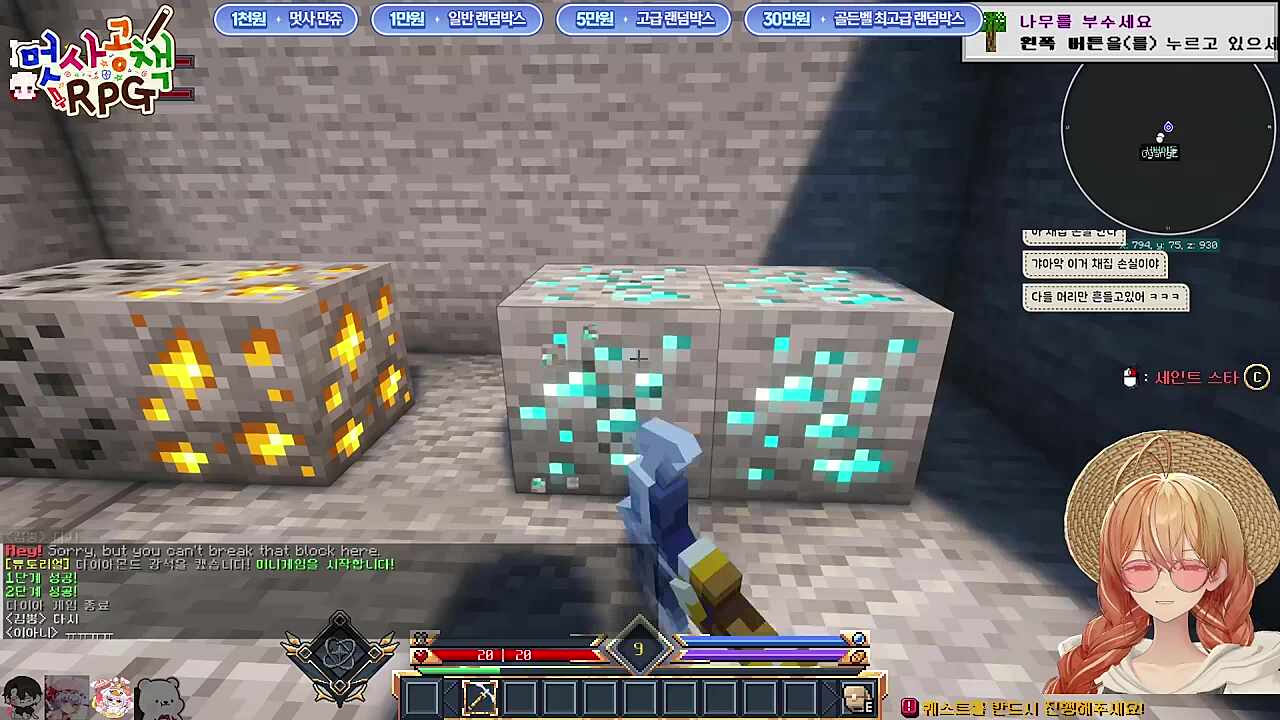Open the emblem badge beside the hotbar
This screenshot has height=720, width=1280.
[340, 657]
